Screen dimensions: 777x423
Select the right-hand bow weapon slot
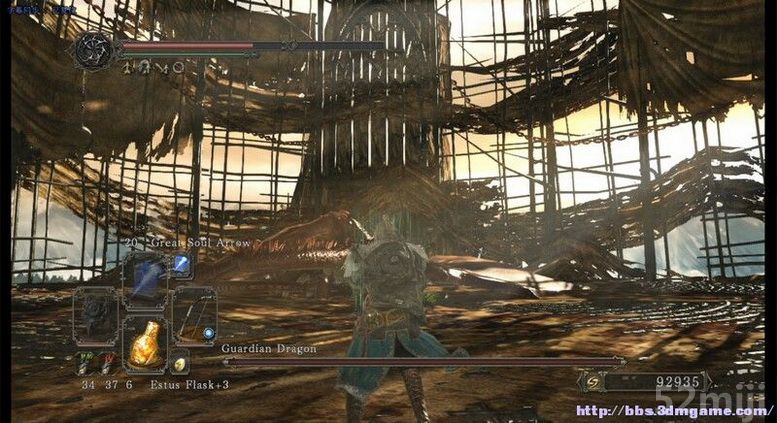(x=193, y=316)
